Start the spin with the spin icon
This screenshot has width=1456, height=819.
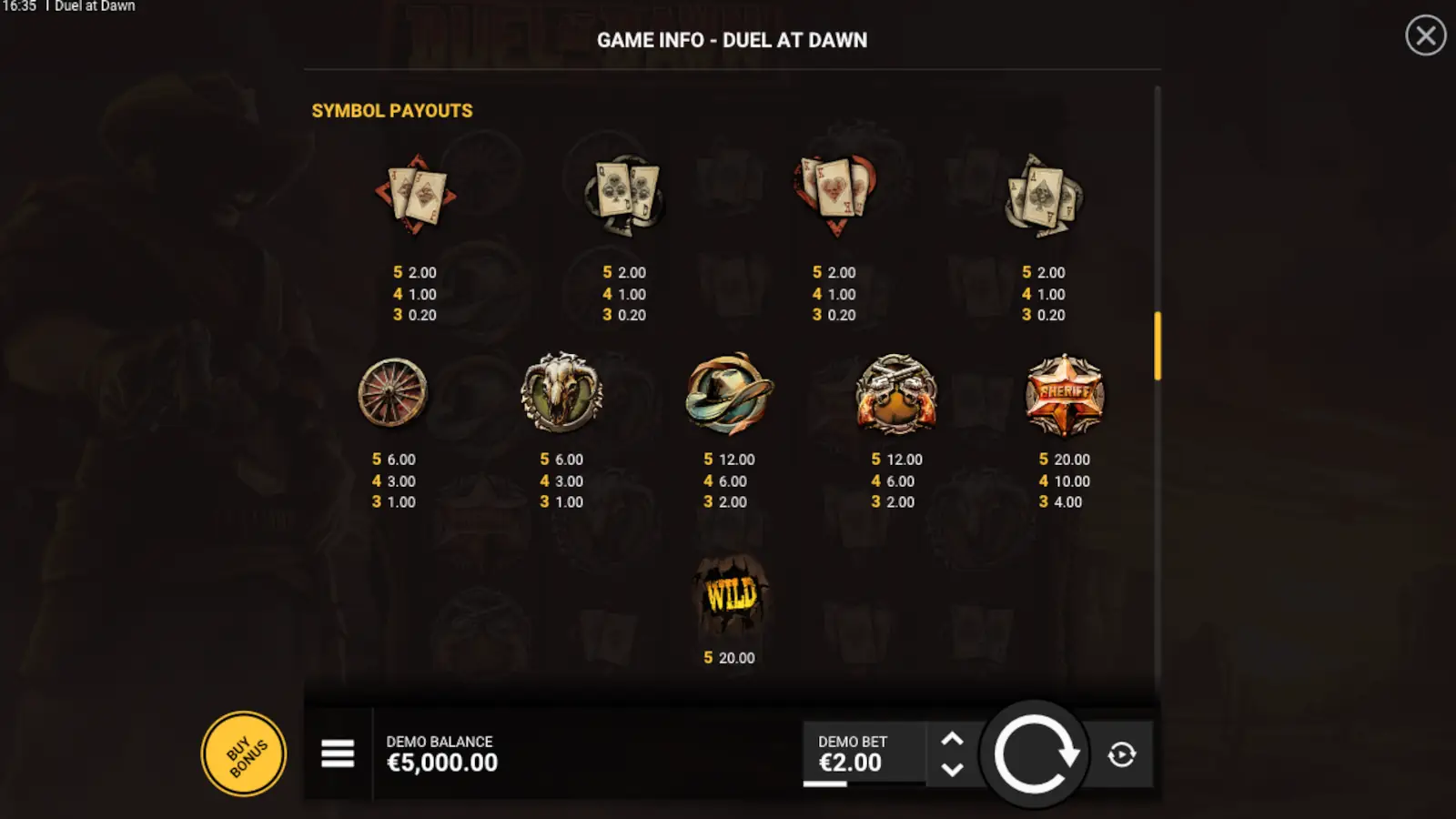pos(1034,754)
